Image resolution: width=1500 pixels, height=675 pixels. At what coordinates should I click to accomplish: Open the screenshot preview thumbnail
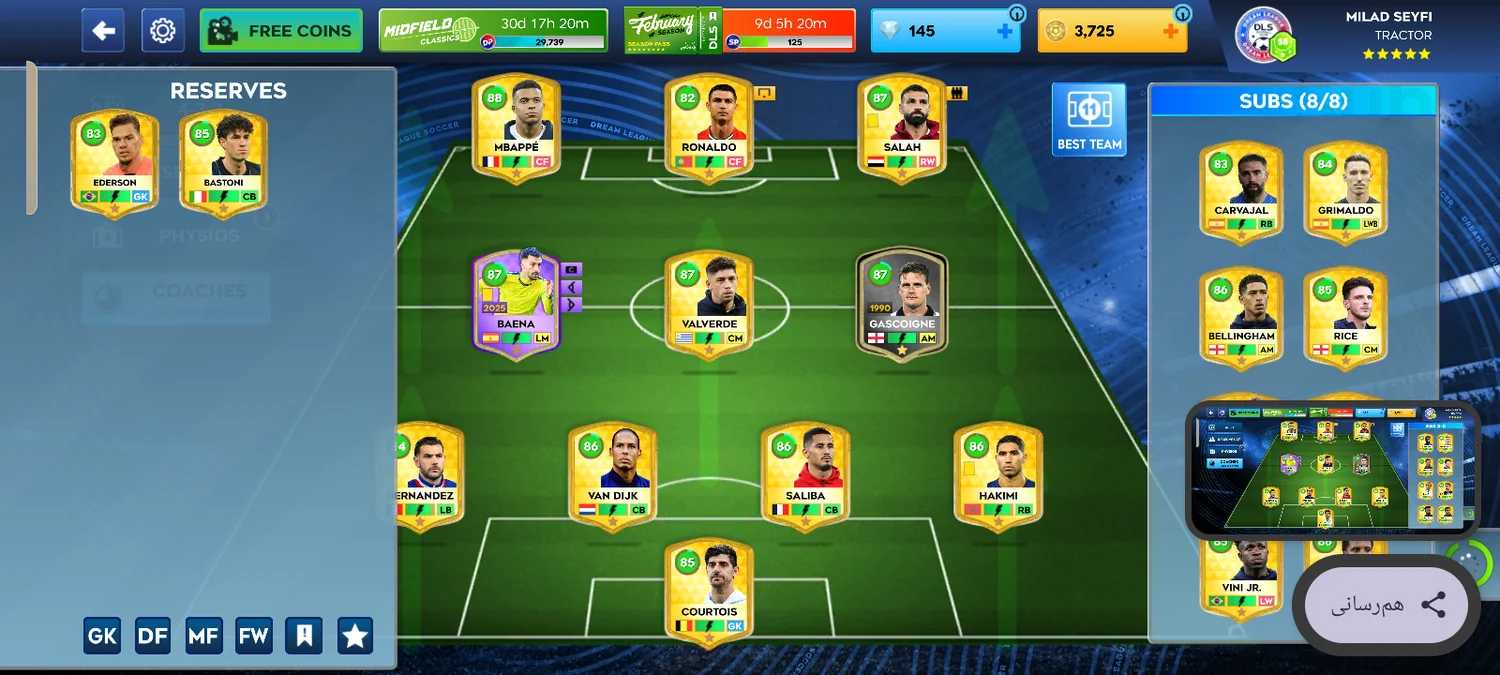point(1332,468)
